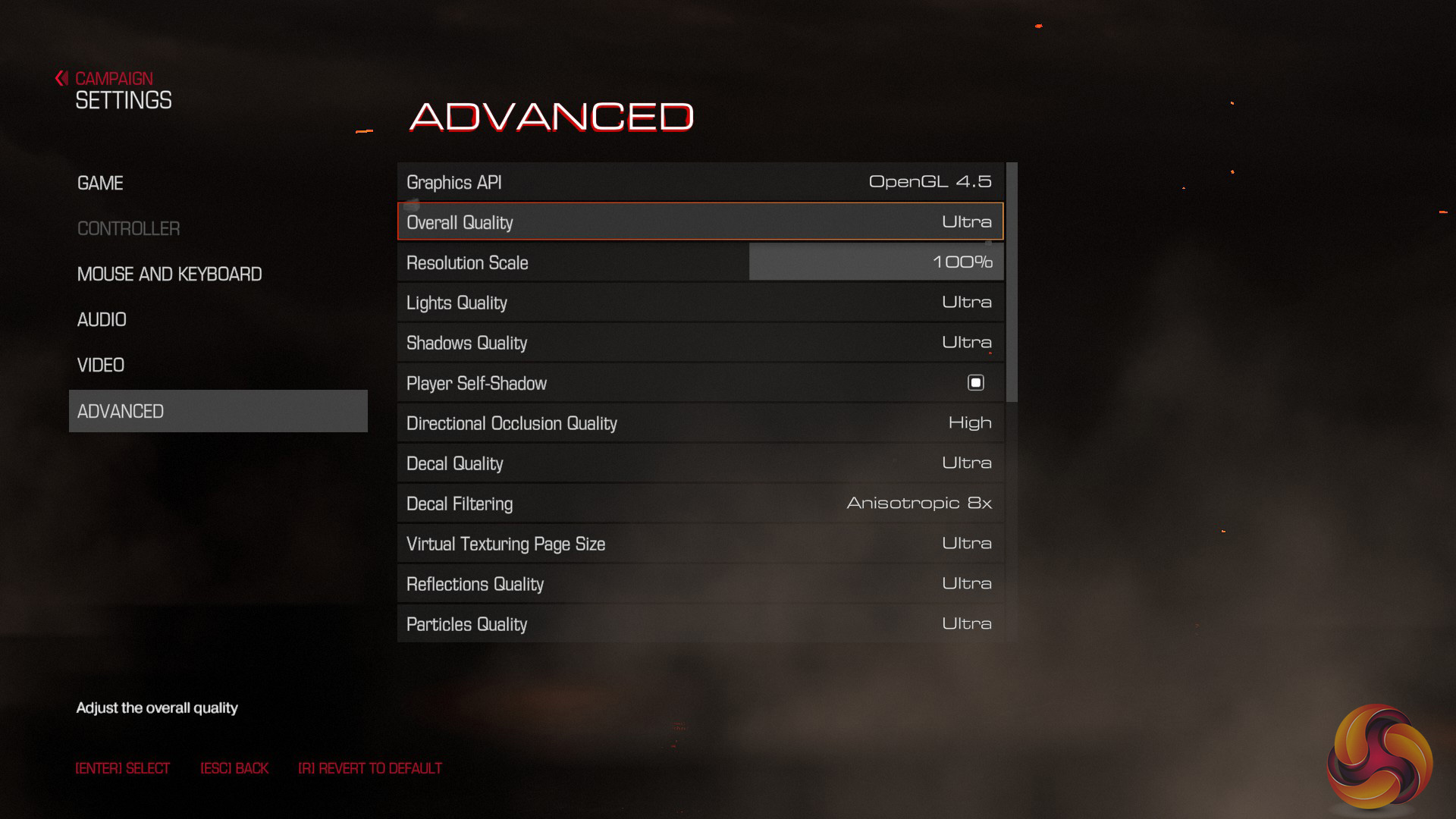Change Decal Filtering from Anisotropic 8x

click(x=700, y=504)
